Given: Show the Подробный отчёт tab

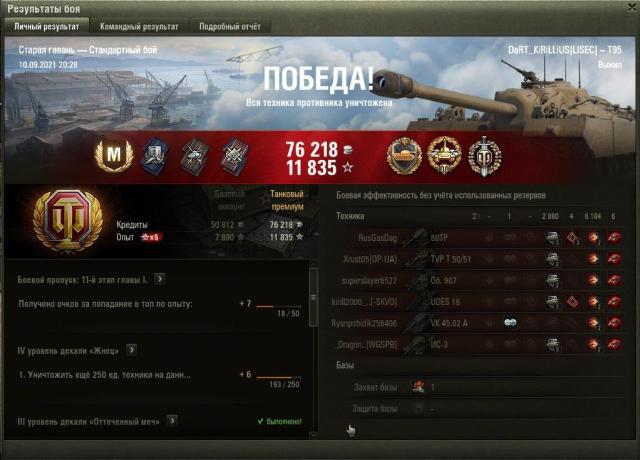Looking at the screenshot, I should 232,26.
